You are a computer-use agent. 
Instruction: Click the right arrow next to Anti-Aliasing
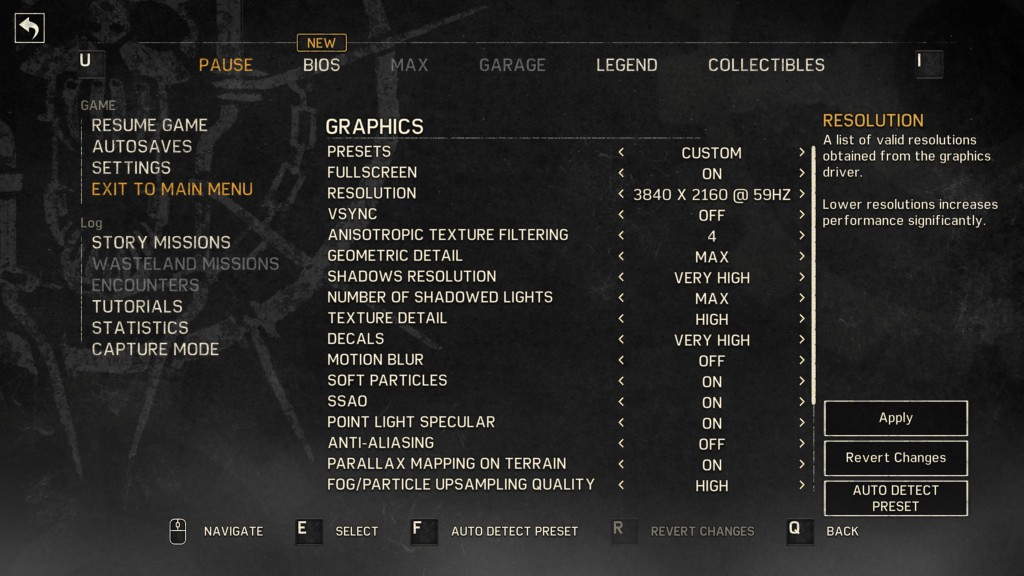point(802,443)
